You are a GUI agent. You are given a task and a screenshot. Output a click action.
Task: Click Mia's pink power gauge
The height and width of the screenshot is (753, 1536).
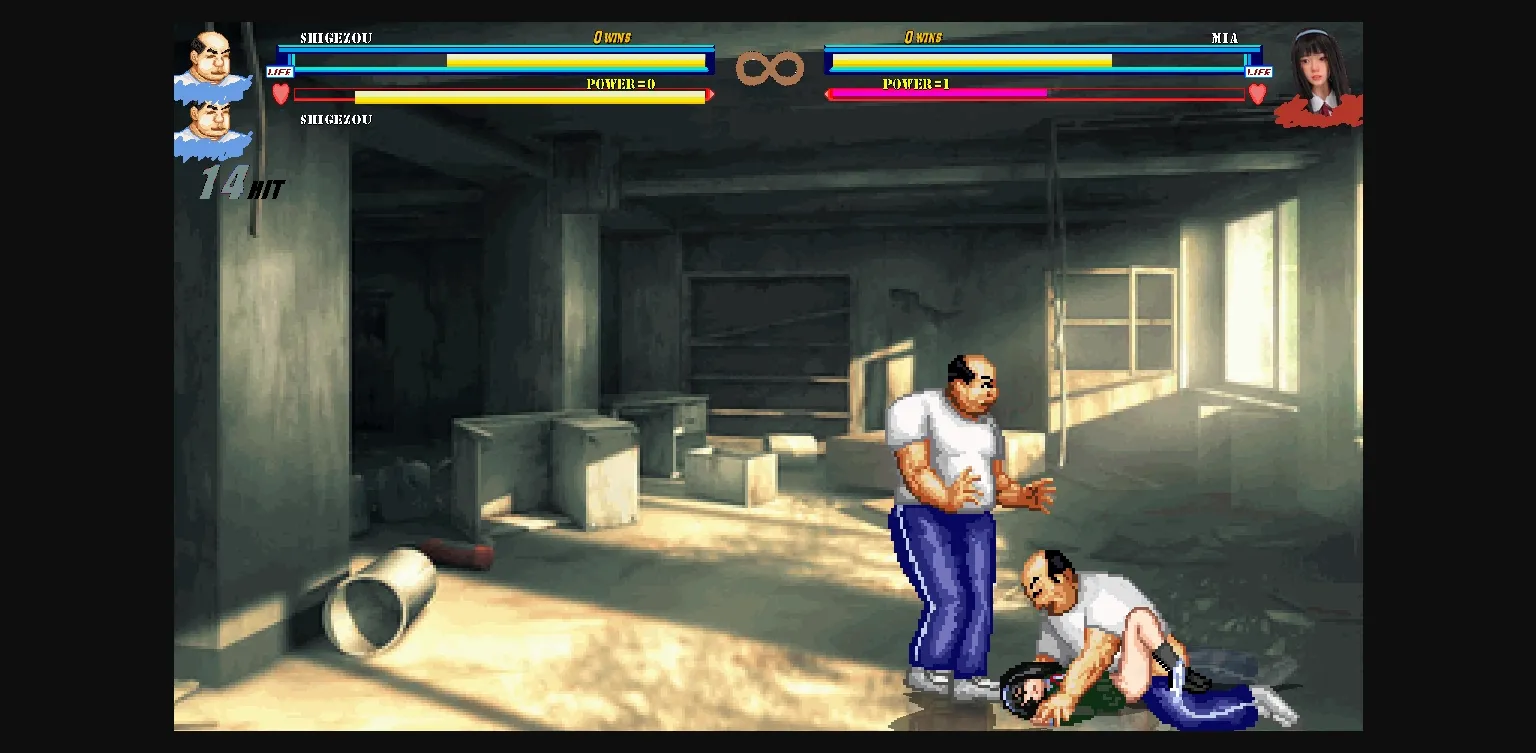pyautogui.click(x=935, y=94)
